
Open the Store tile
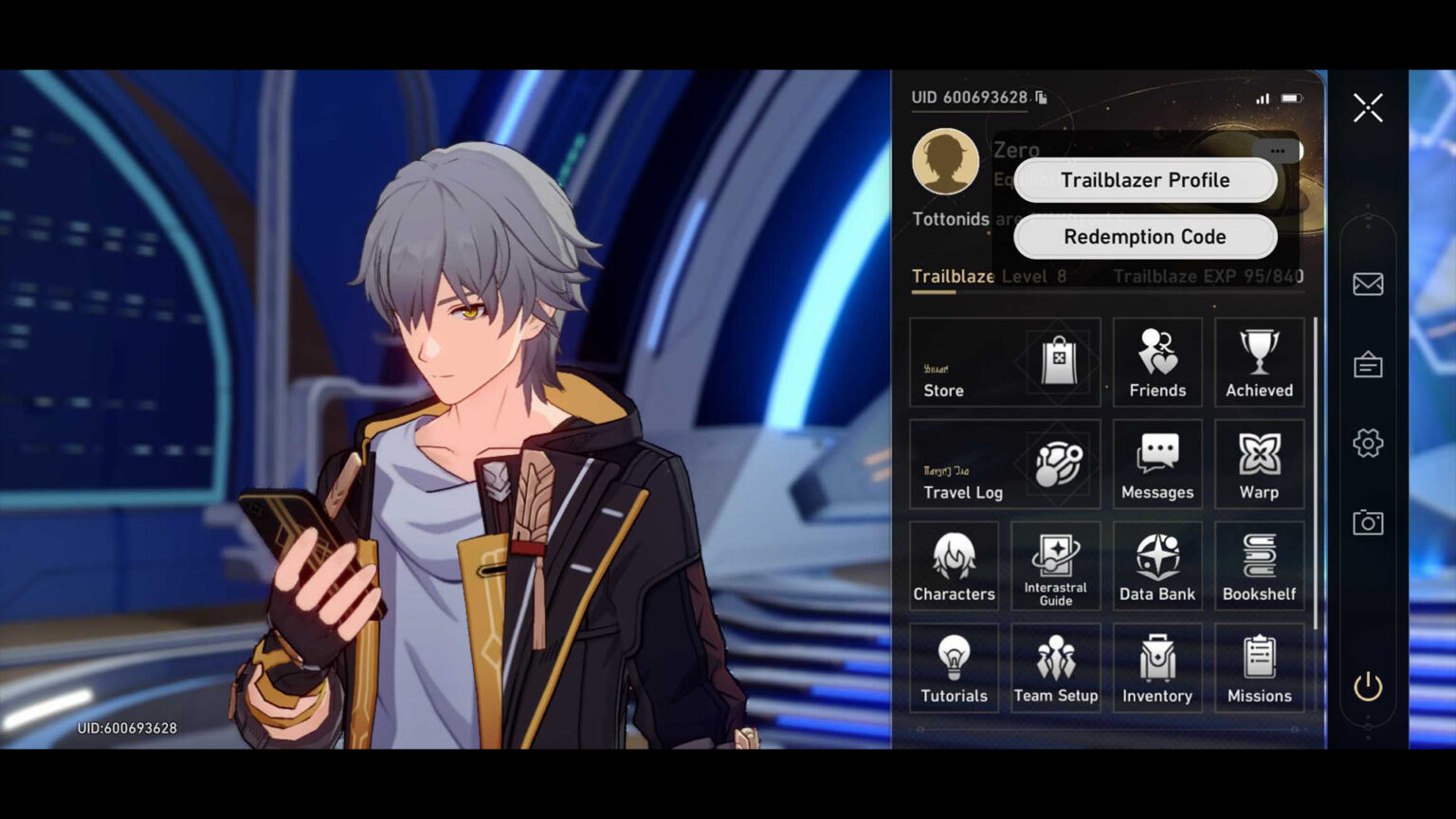1005,363
